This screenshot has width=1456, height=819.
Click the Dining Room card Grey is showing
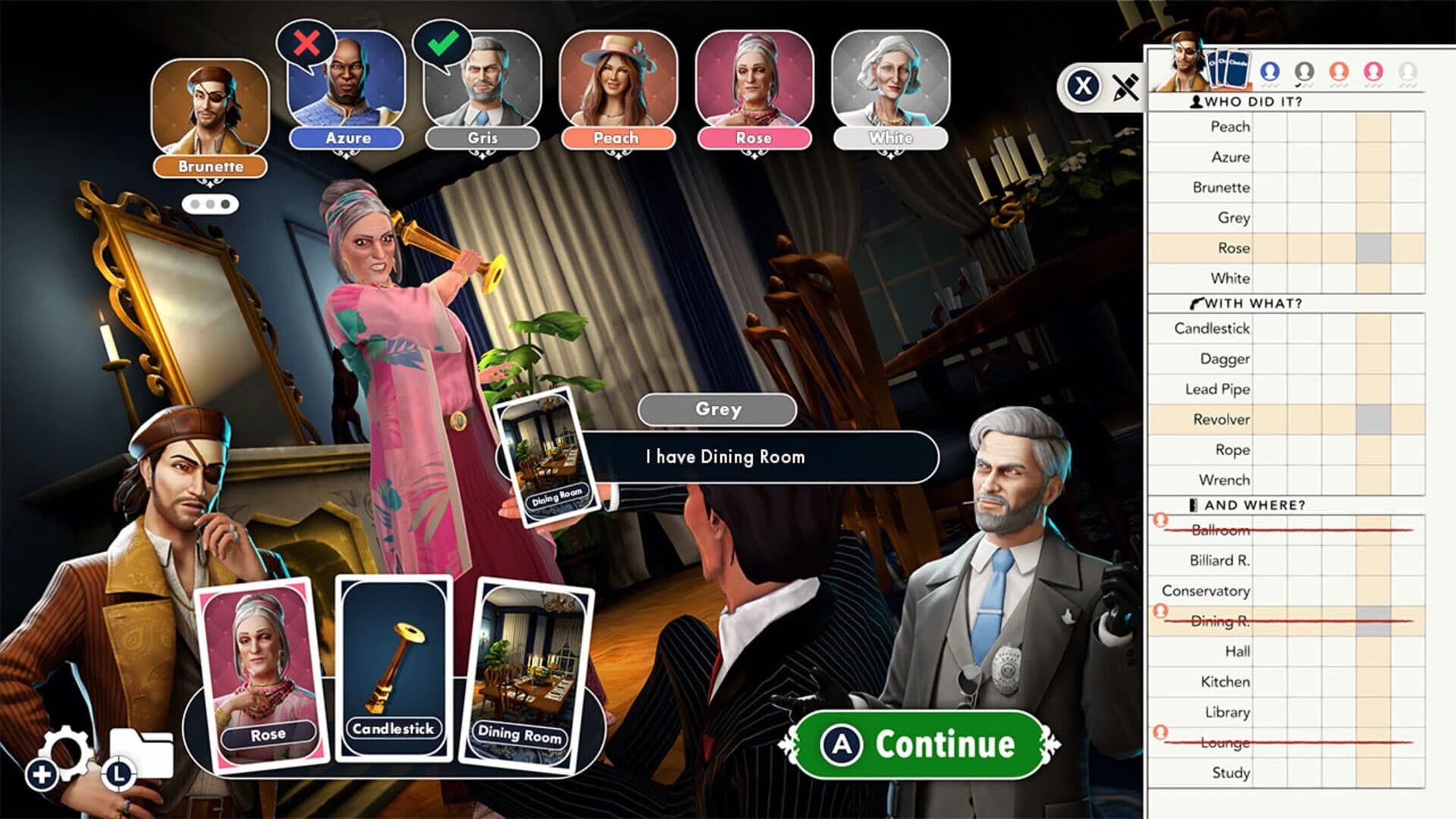547,456
